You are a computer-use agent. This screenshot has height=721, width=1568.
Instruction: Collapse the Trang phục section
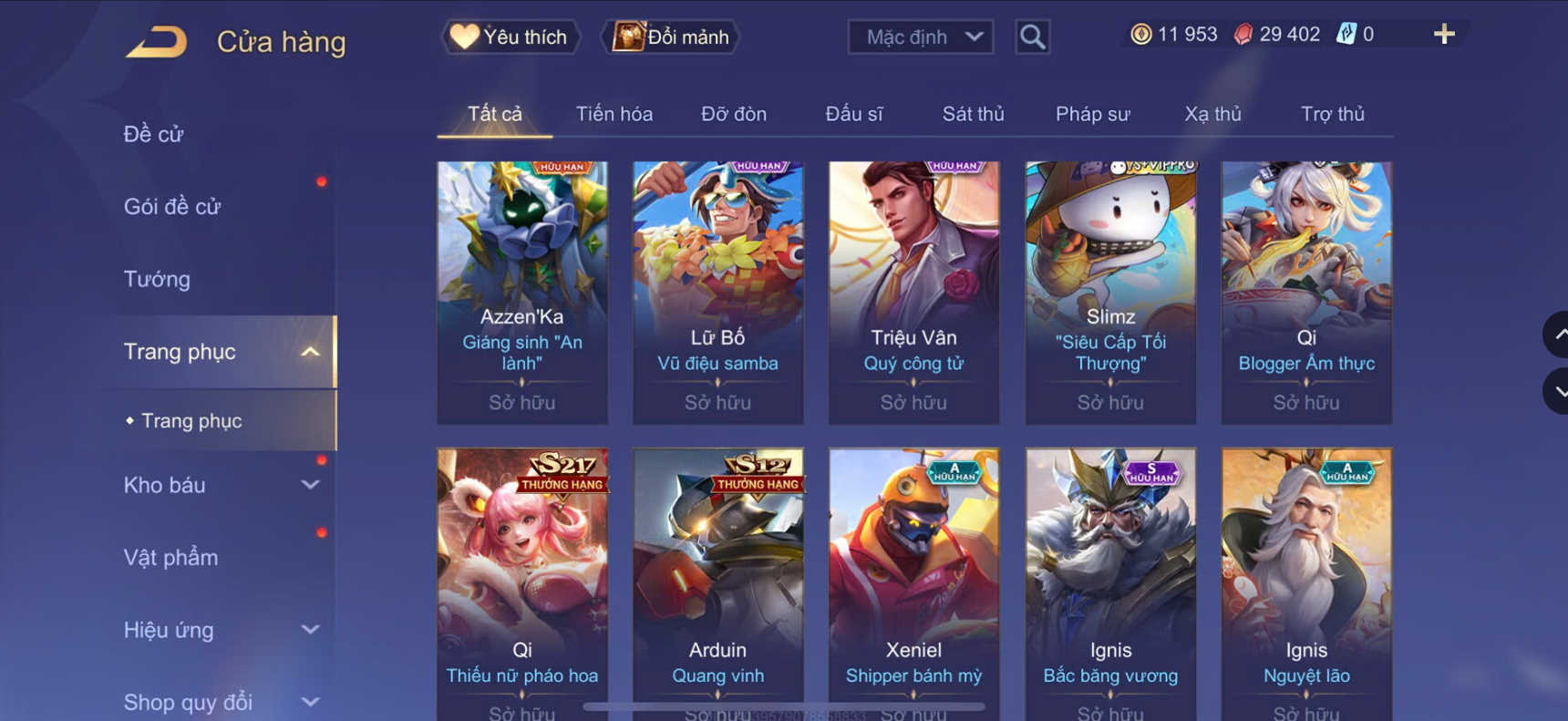point(219,351)
